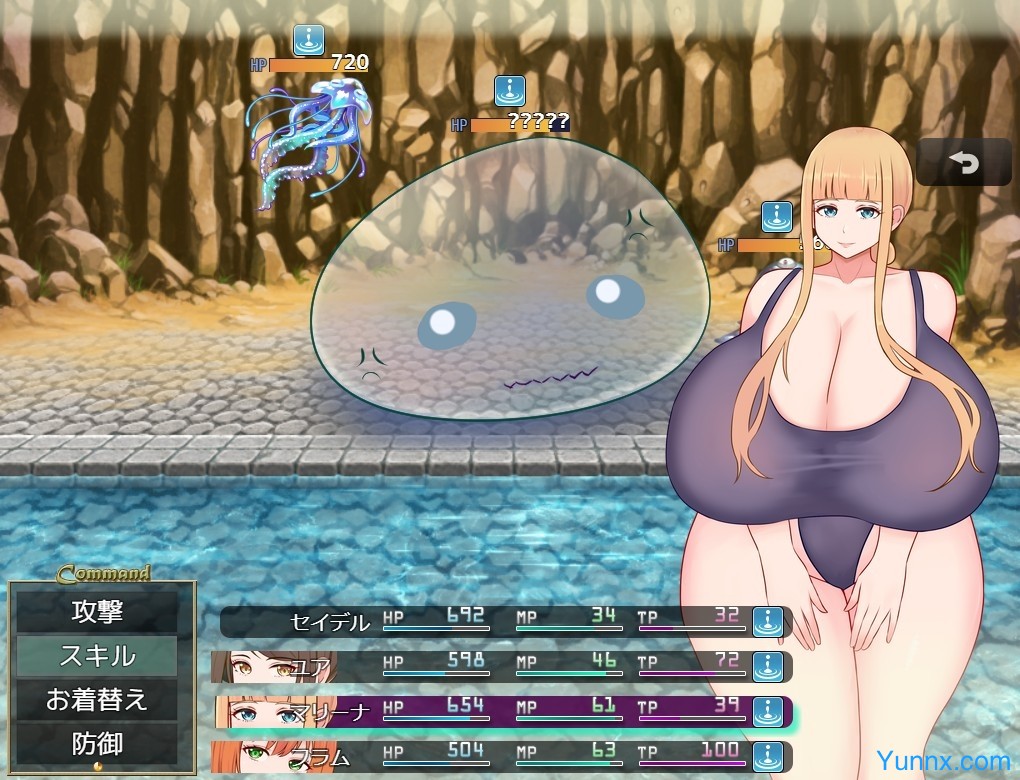Click info icon on ユア's status row
Viewport: 1020px width, 780px height.
click(x=767, y=666)
